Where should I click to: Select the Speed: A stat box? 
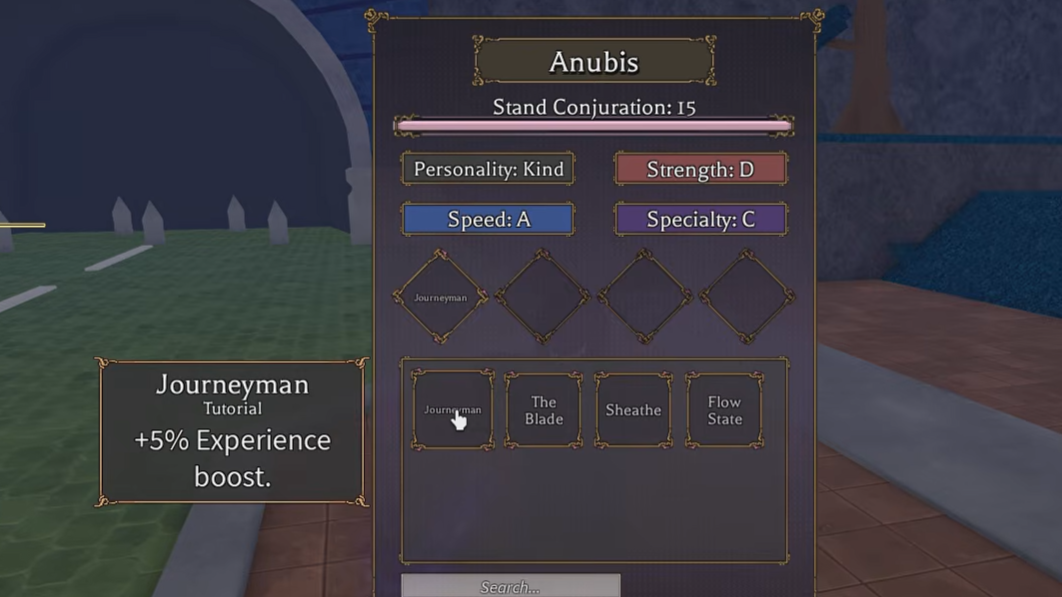[488, 219]
